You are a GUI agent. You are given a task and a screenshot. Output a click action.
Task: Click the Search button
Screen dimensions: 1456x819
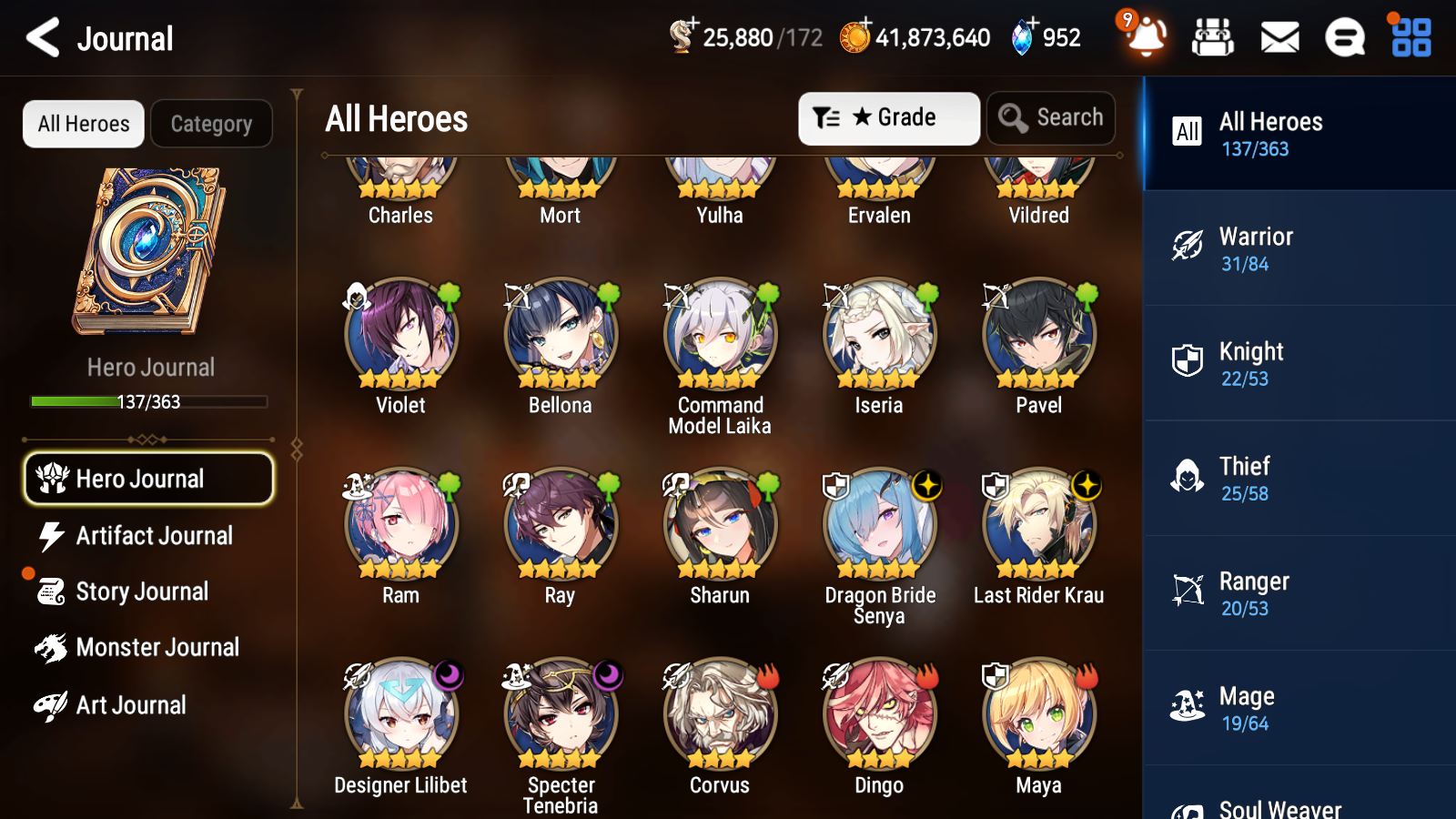coord(1051,117)
